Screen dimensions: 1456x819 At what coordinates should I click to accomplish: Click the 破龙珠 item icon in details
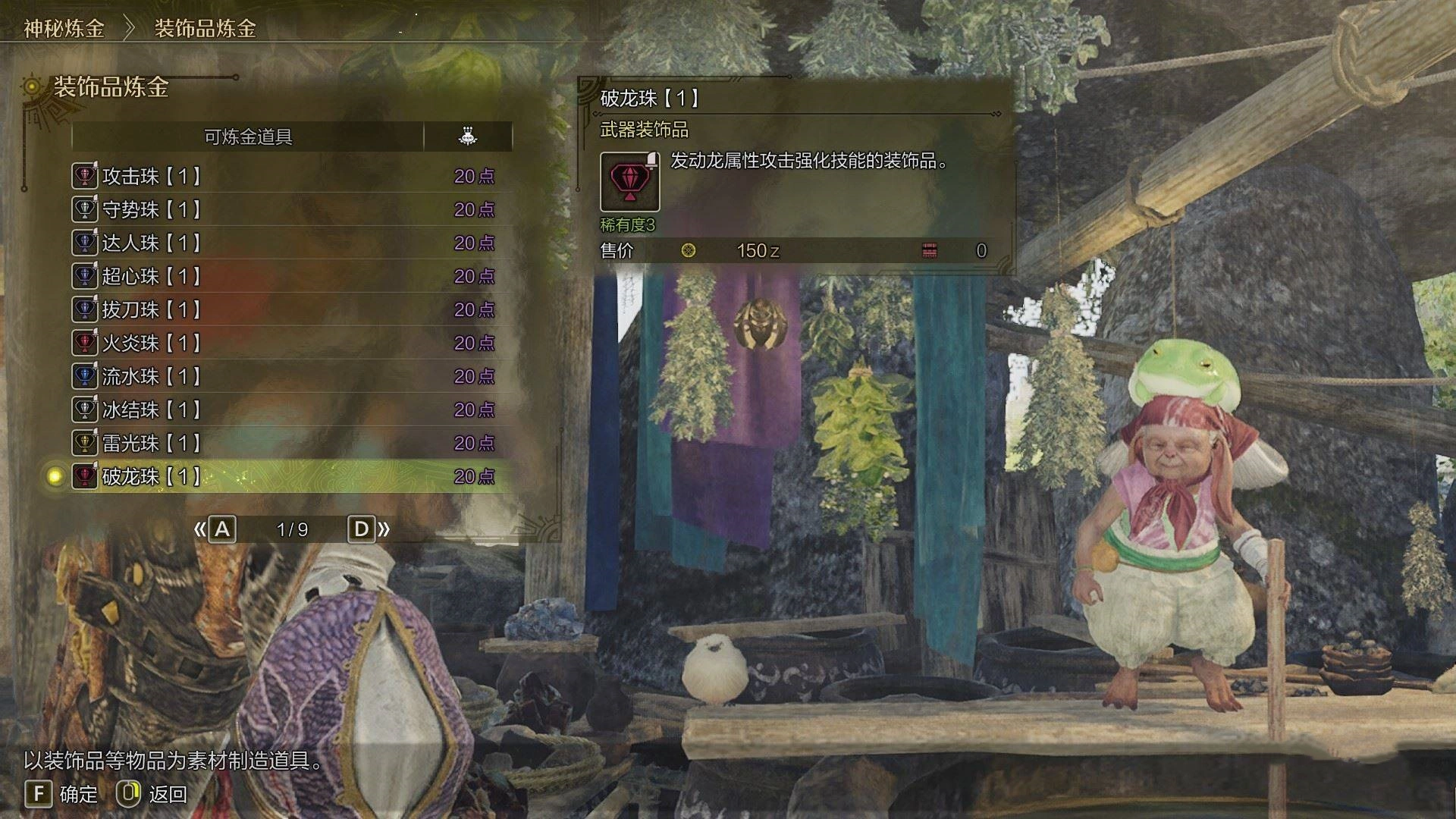tap(629, 182)
